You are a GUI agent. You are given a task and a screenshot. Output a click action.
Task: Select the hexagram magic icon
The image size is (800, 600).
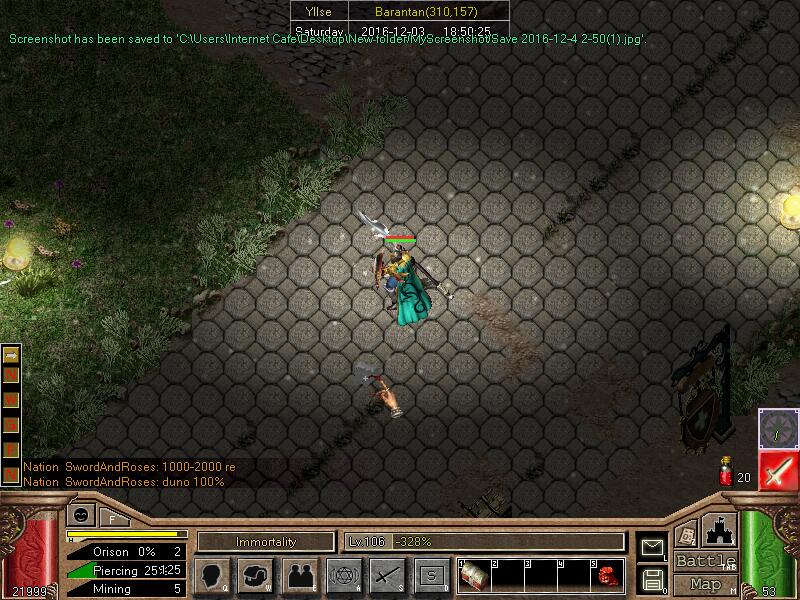344,575
